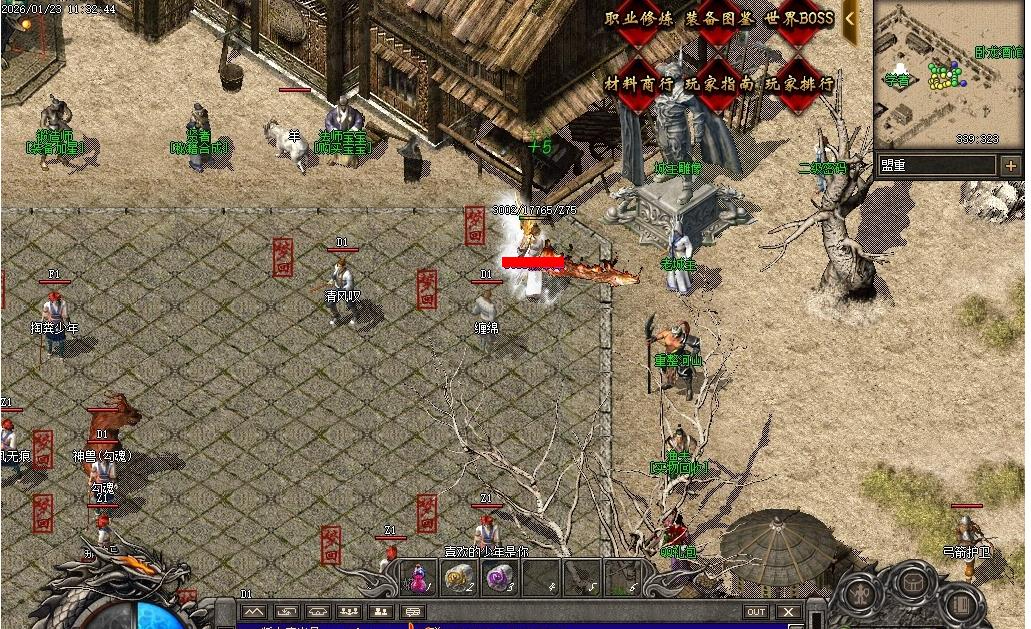The width and height of the screenshot is (1031, 629).
Task: Collapse the top menu with the arrow
Action: [x=850, y=18]
